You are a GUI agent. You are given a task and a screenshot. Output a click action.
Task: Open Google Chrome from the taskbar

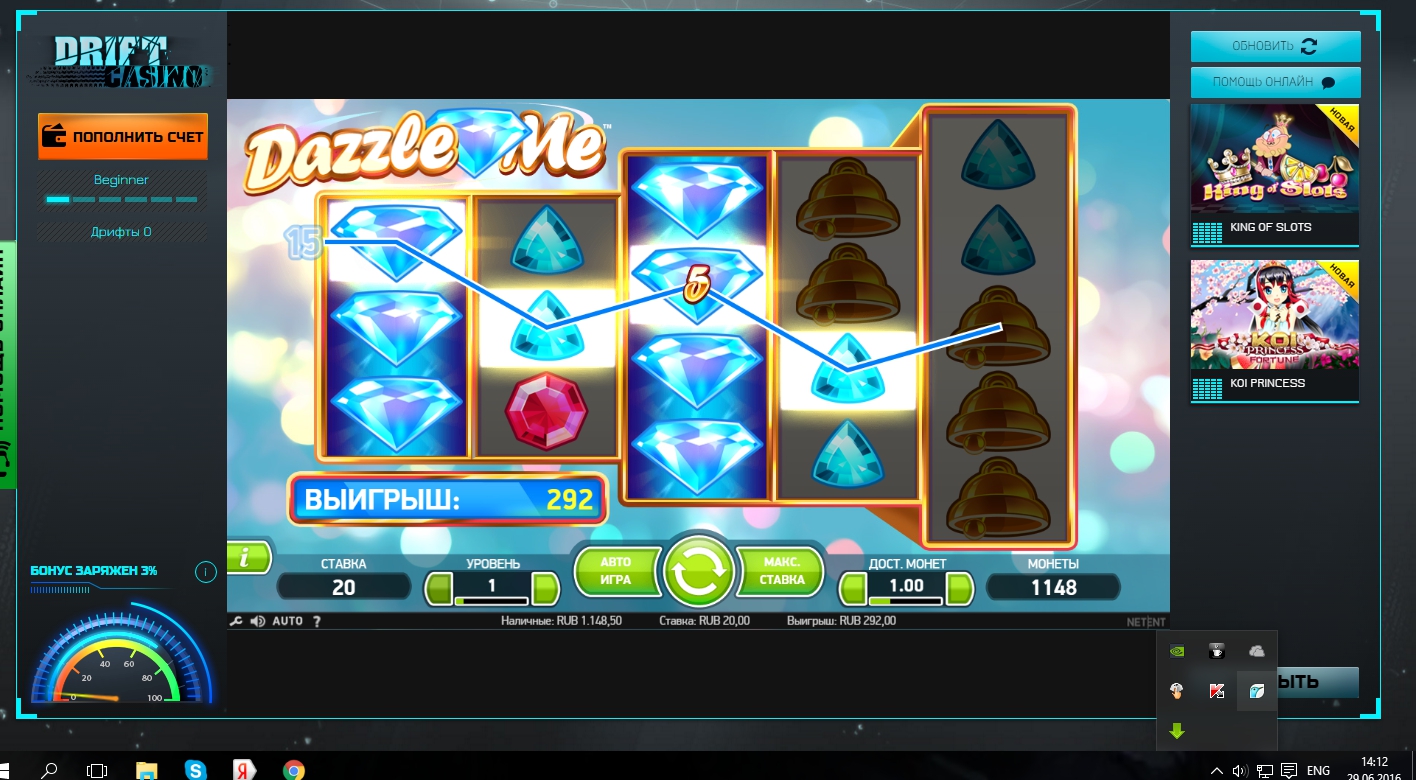(x=293, y=770)
